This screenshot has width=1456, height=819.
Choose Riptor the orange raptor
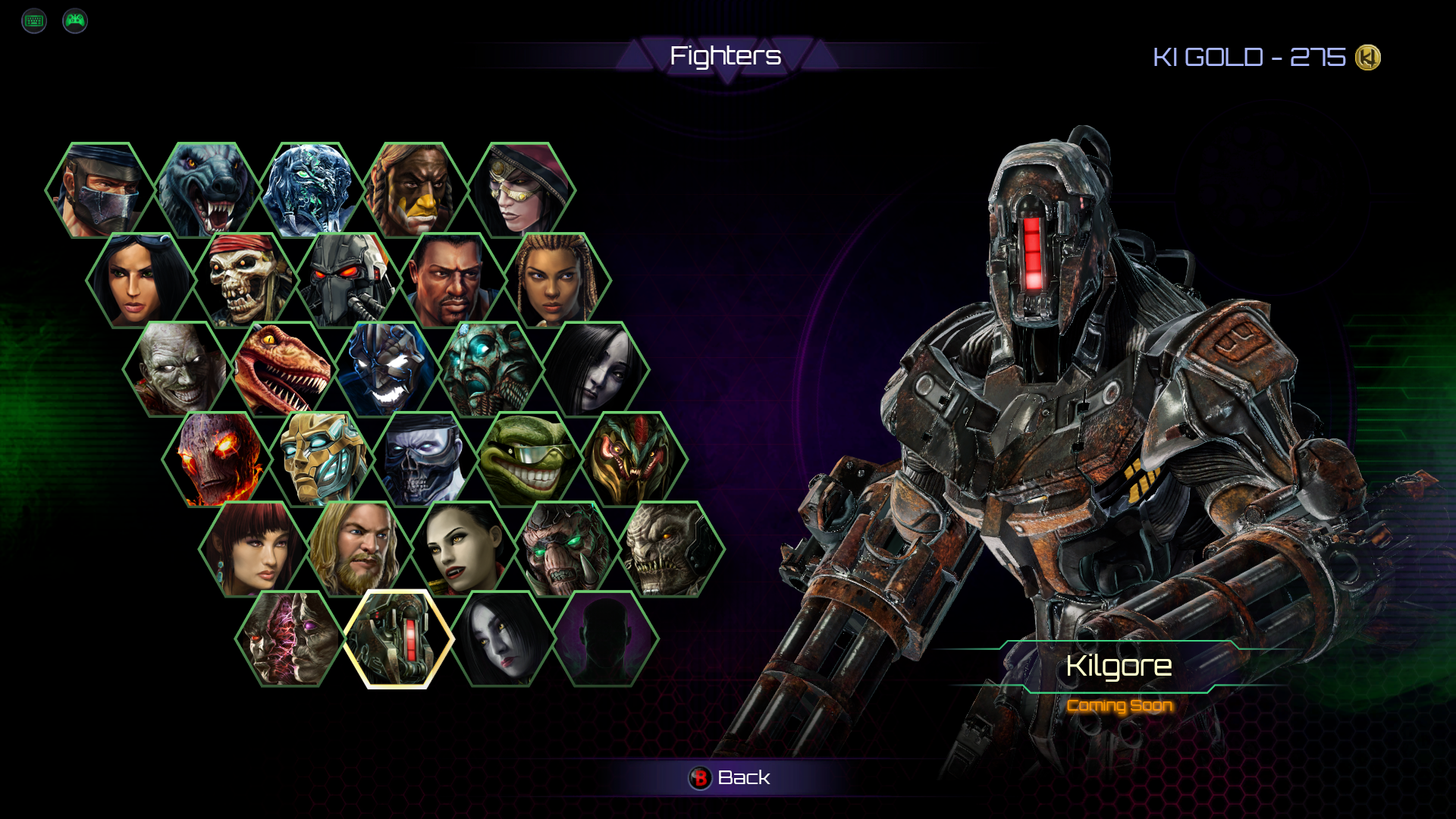point(282,369)
